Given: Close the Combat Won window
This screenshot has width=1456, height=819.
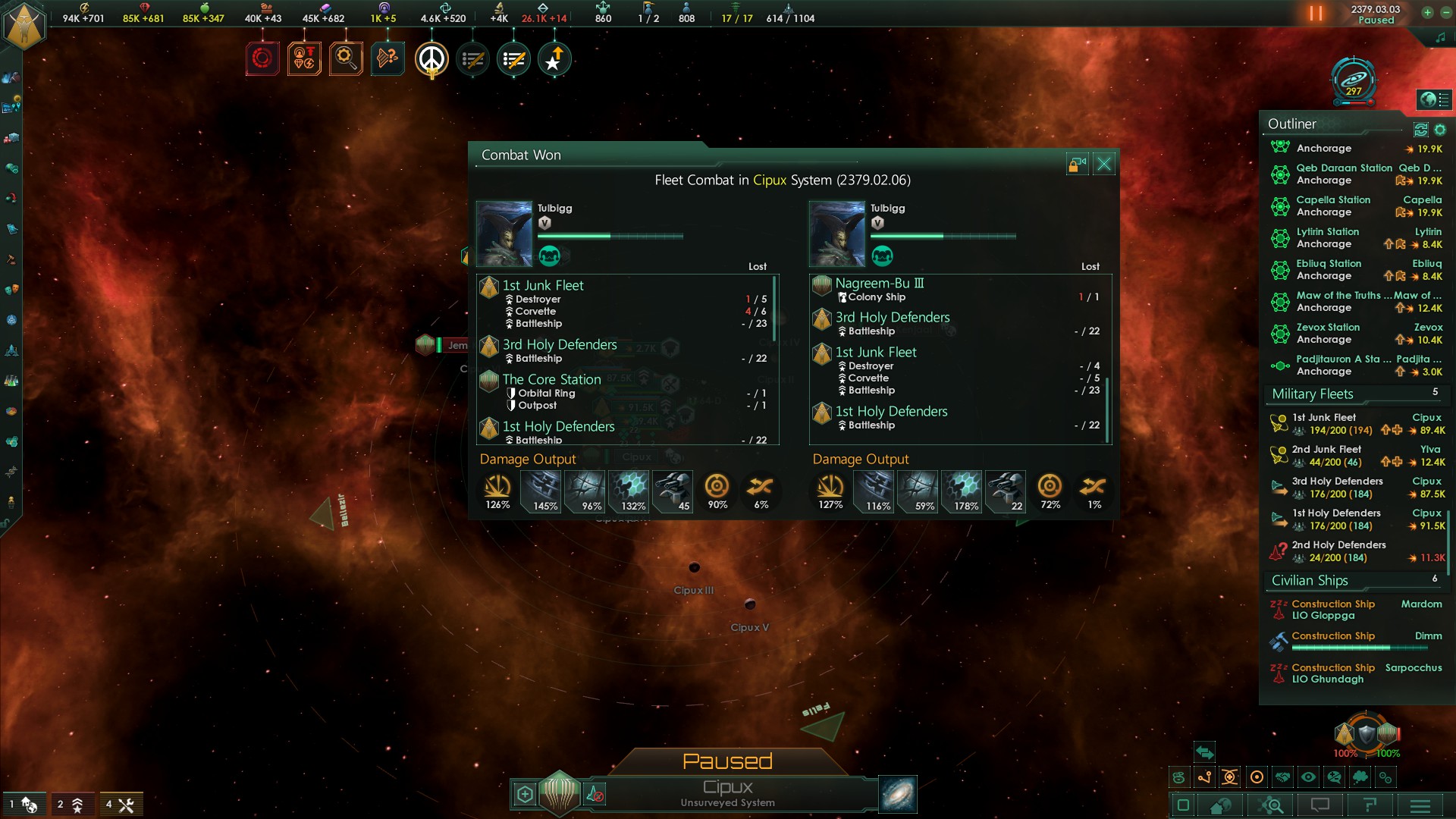Looking at the screenshot, I should pyautogui.click(x=1104, y=164).
